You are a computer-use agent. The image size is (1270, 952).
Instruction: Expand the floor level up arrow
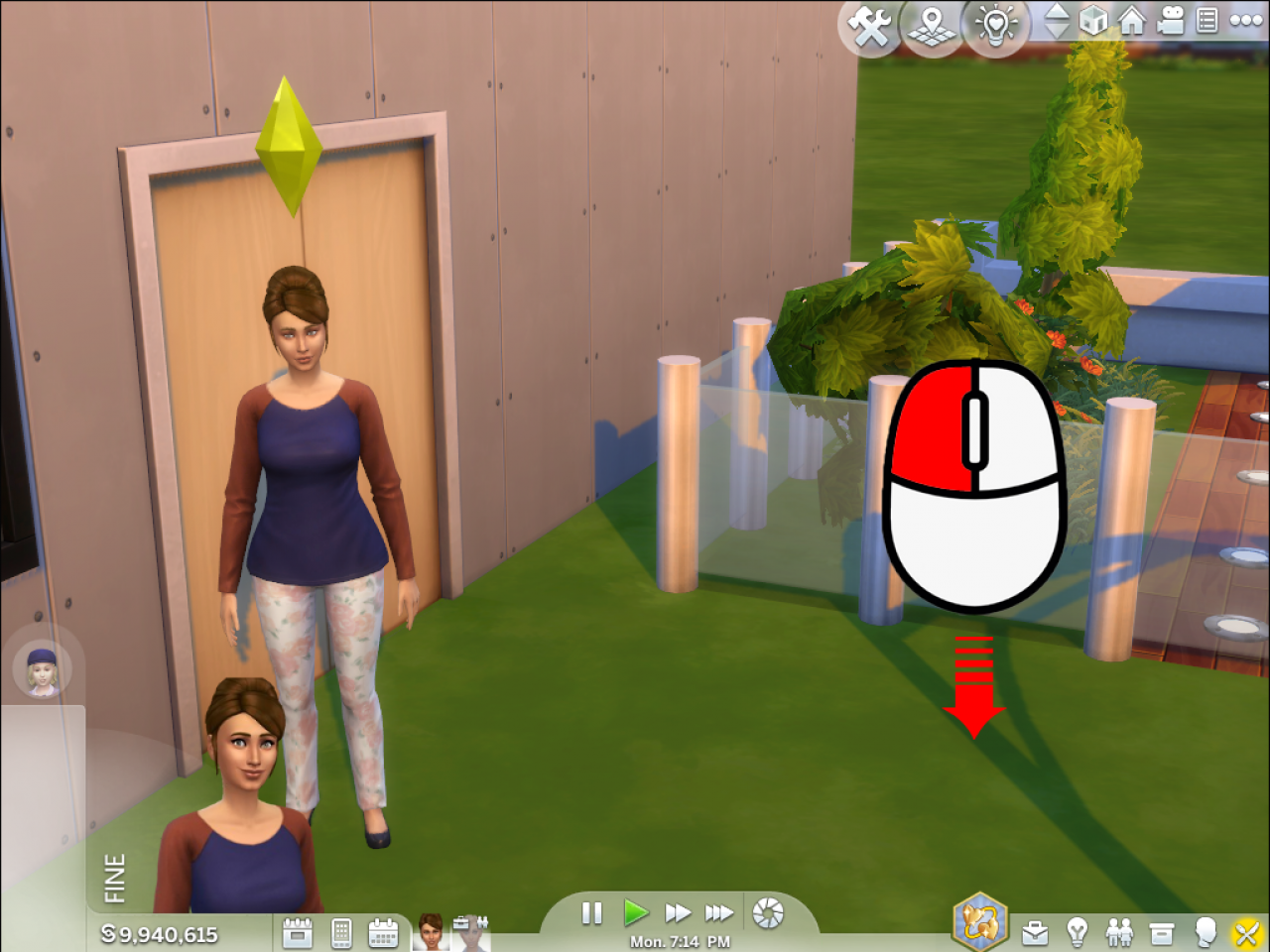tap(1058, 13)
